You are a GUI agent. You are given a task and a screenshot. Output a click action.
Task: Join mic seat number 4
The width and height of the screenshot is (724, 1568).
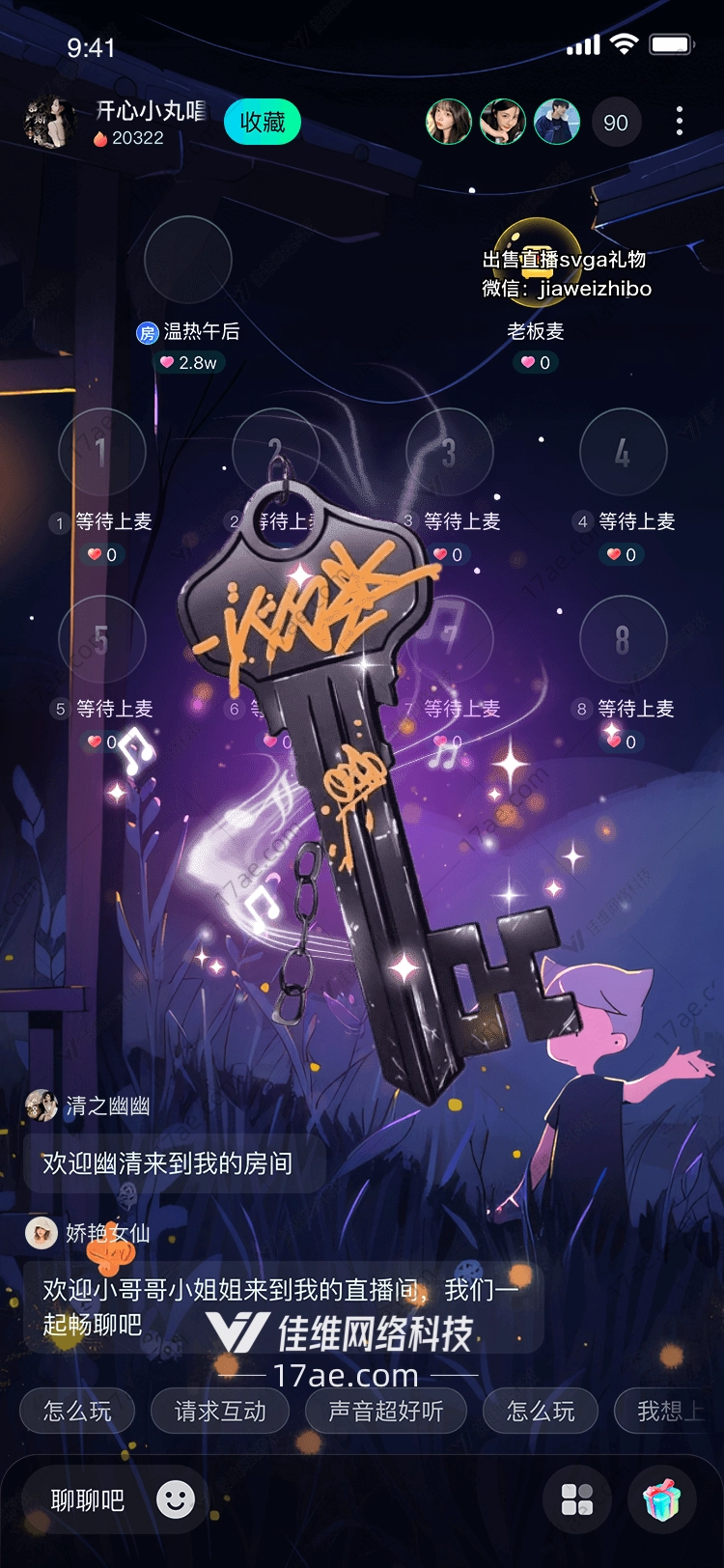[623, 452]
